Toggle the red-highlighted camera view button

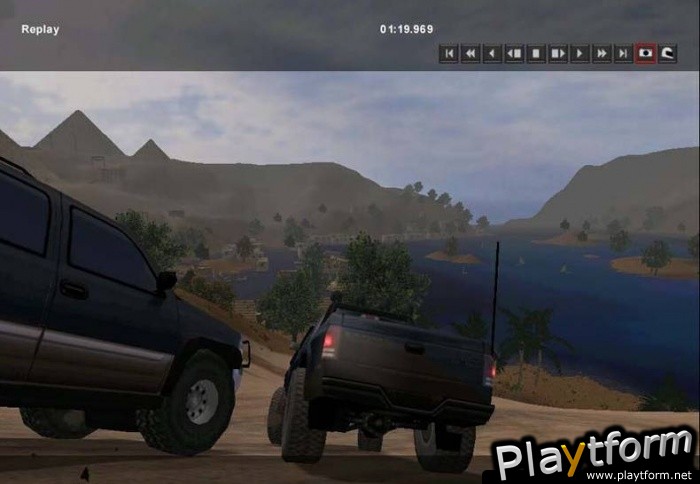tap(646, 53)
